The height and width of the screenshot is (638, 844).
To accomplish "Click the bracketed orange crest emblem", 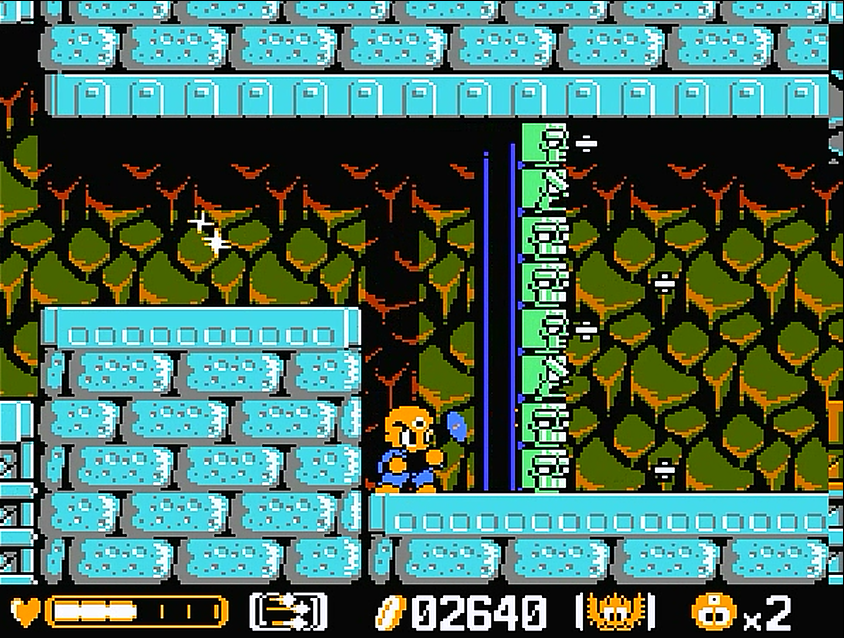I will pyautogui.click(x=615, y=611).
